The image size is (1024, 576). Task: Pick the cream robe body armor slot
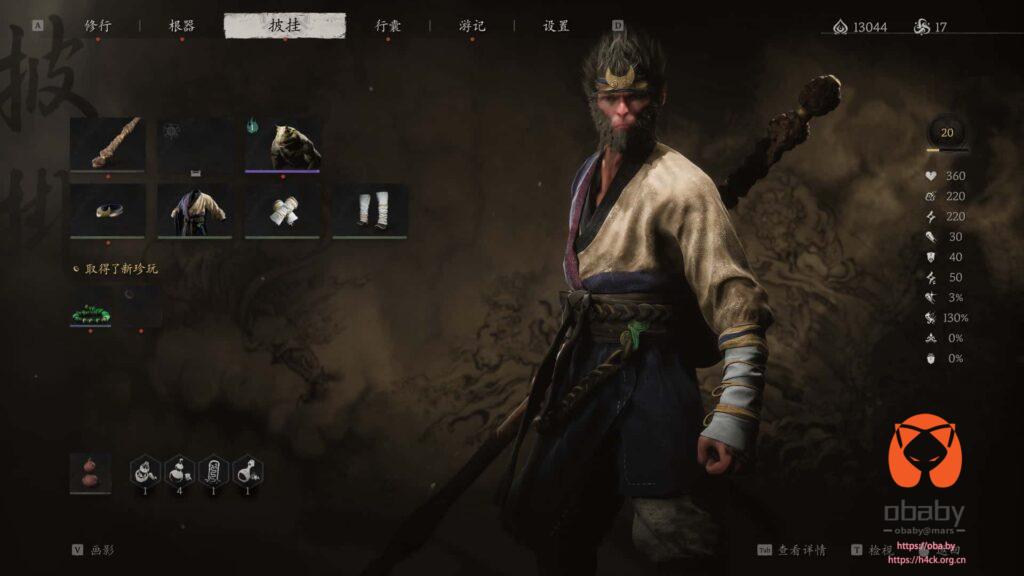point(195,210)
